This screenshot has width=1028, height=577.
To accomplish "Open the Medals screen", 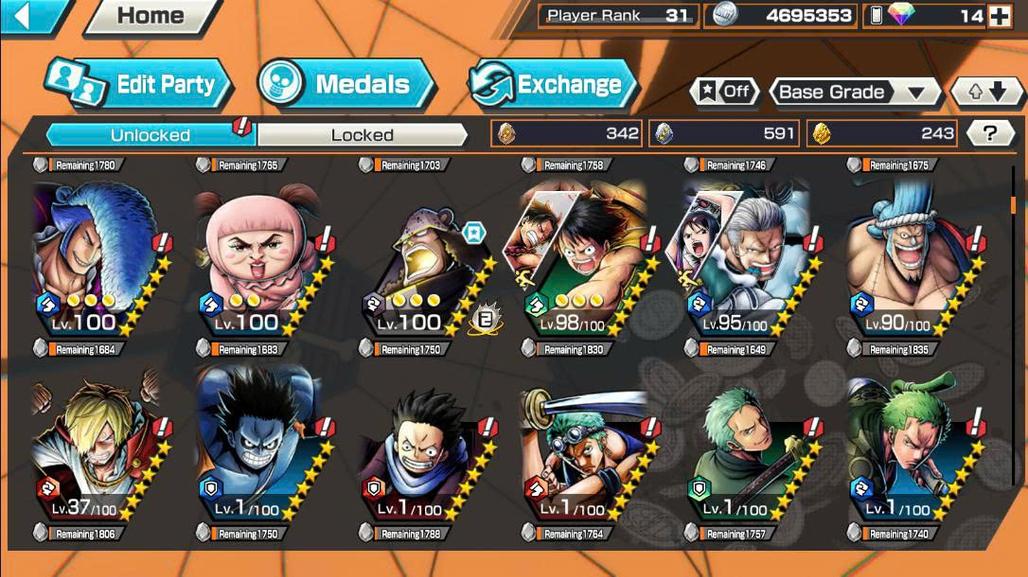I will point(346,84).
